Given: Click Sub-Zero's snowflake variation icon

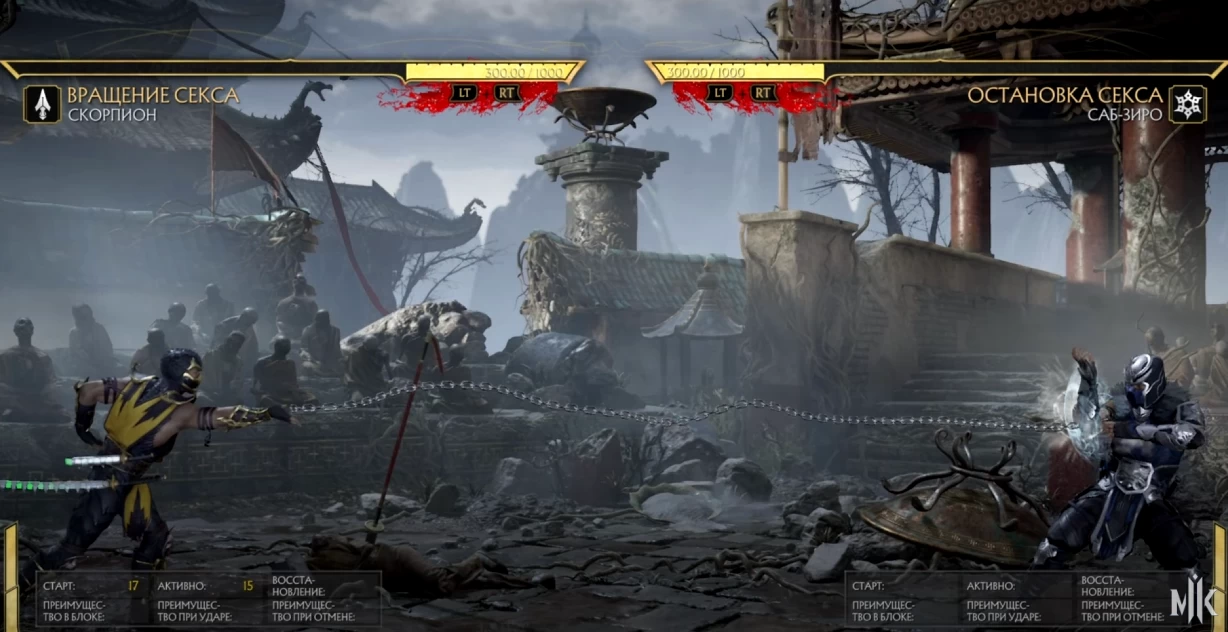Looking at the screenshot, I should 1187,104.
